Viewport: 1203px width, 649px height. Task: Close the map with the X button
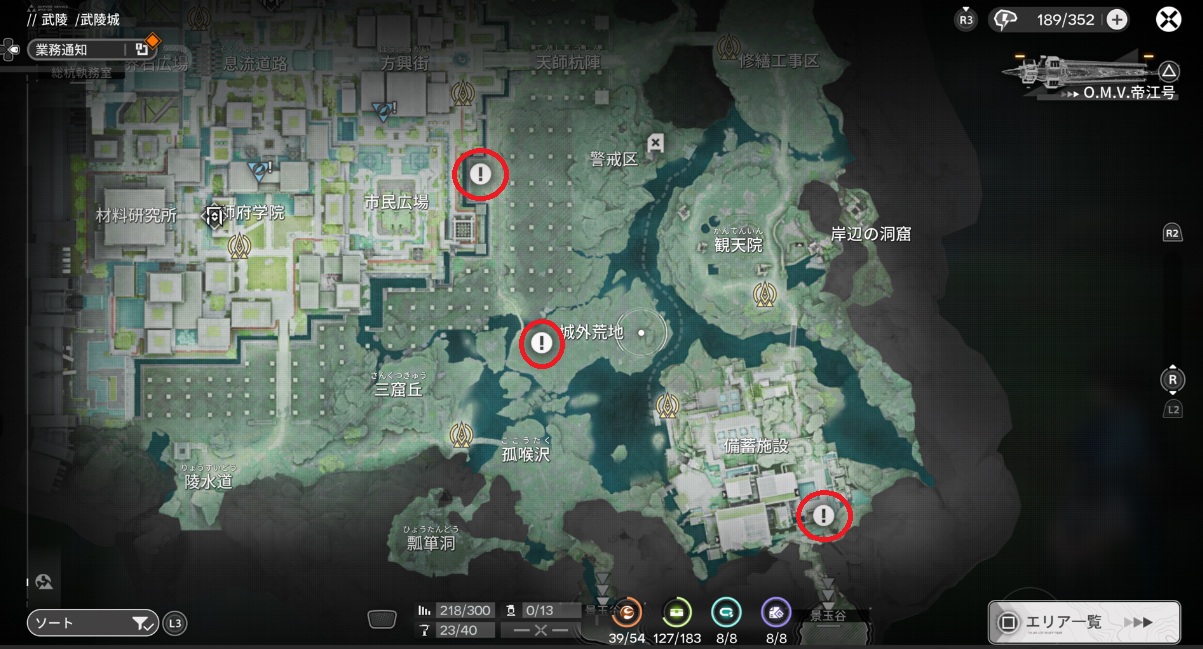1169,19
